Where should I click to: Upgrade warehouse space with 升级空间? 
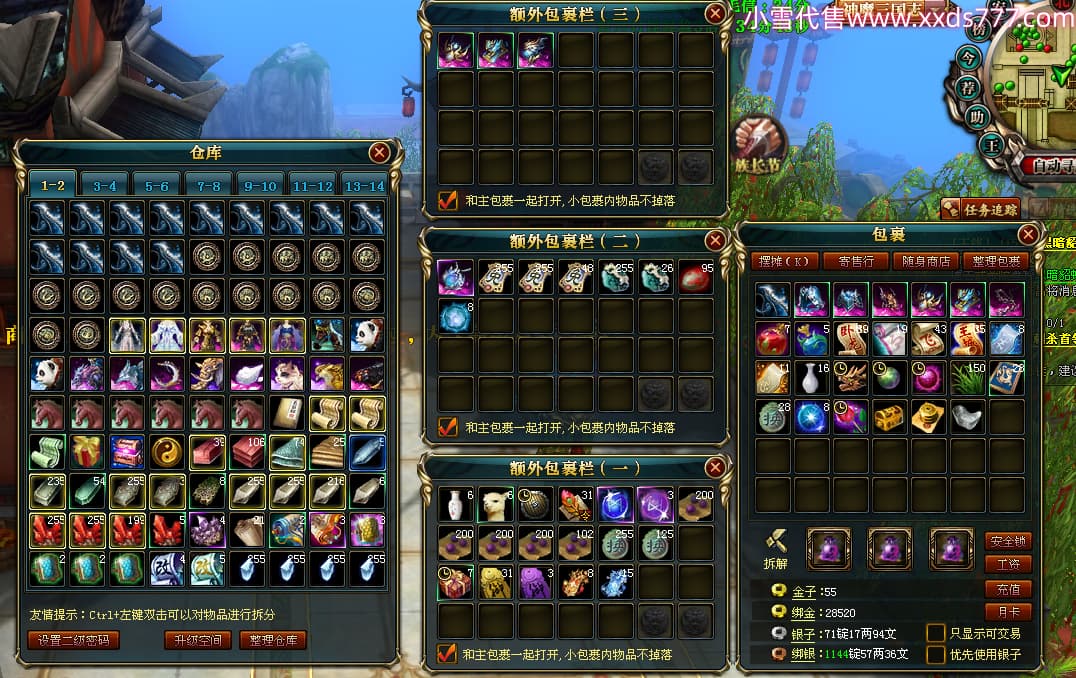pos(197,640)
